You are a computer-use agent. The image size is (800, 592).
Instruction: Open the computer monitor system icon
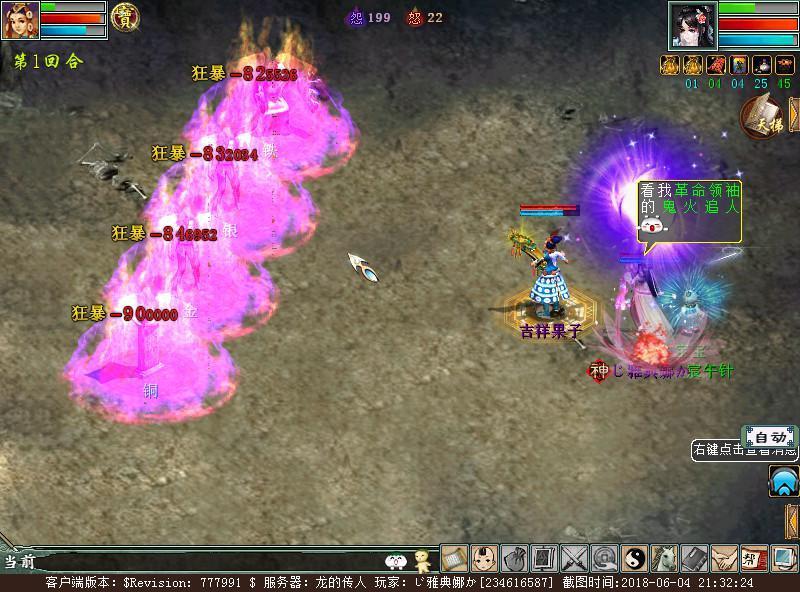pyautogui.click(x=783, y=558)
